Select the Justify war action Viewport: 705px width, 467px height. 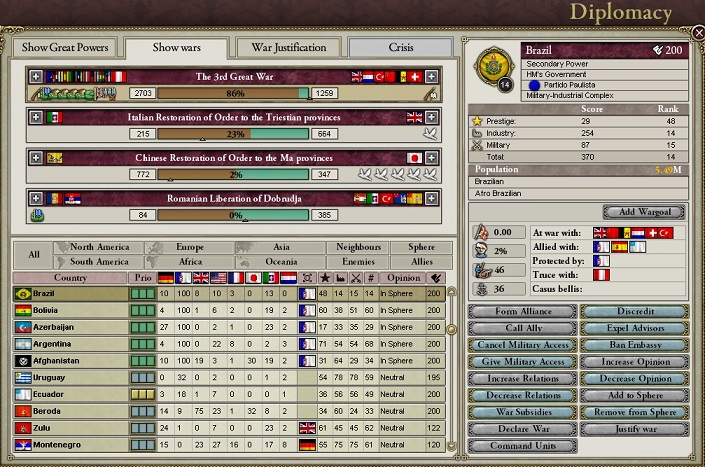click(x=636, y=428)
